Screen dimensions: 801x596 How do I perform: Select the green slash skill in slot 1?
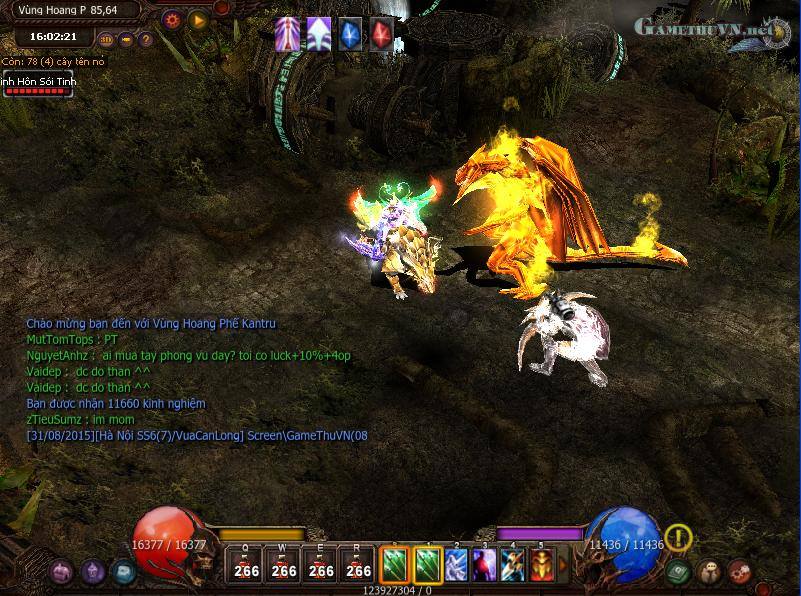click(x=427, y=565)
